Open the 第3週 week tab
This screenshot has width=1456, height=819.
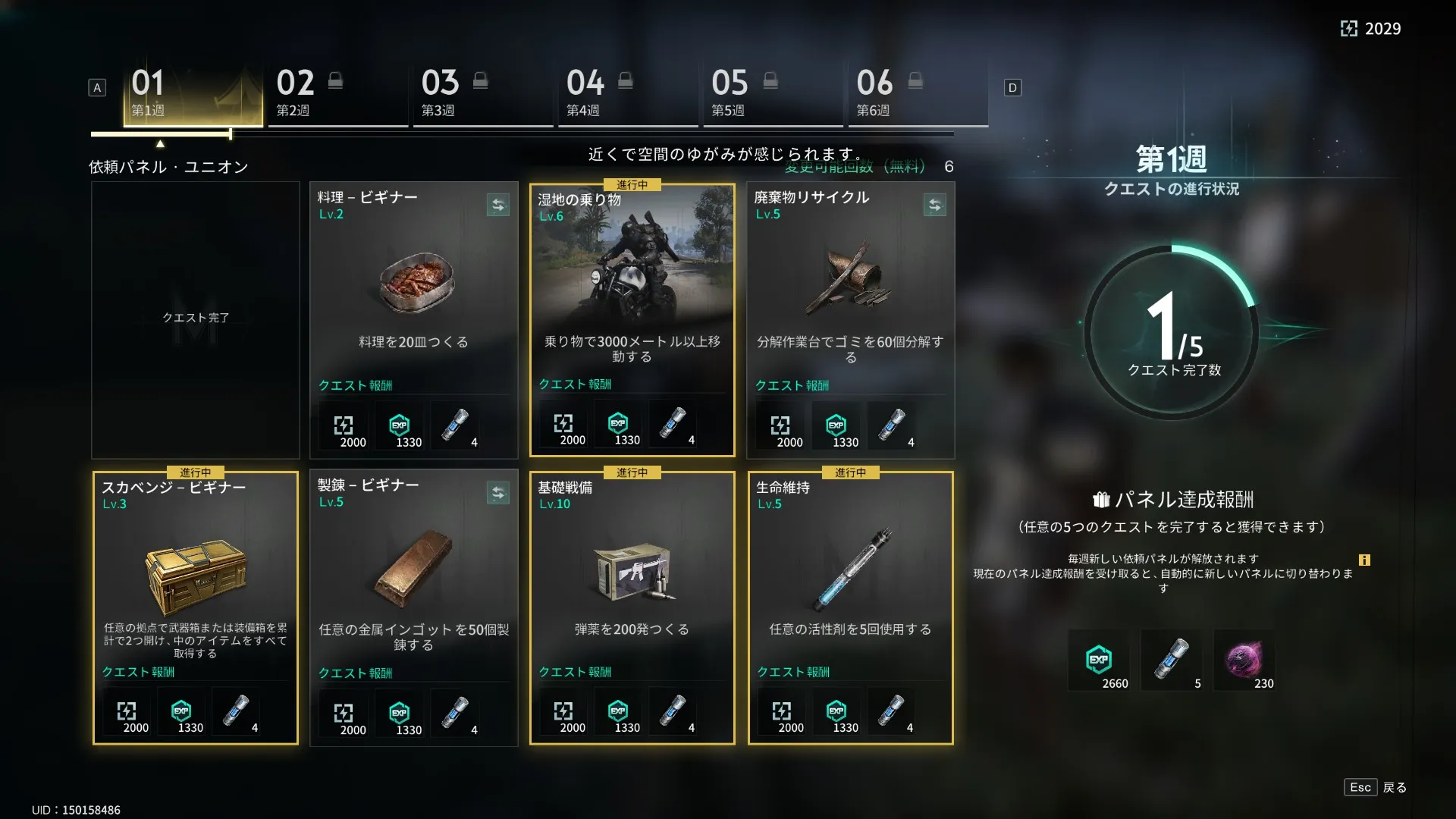482,95
